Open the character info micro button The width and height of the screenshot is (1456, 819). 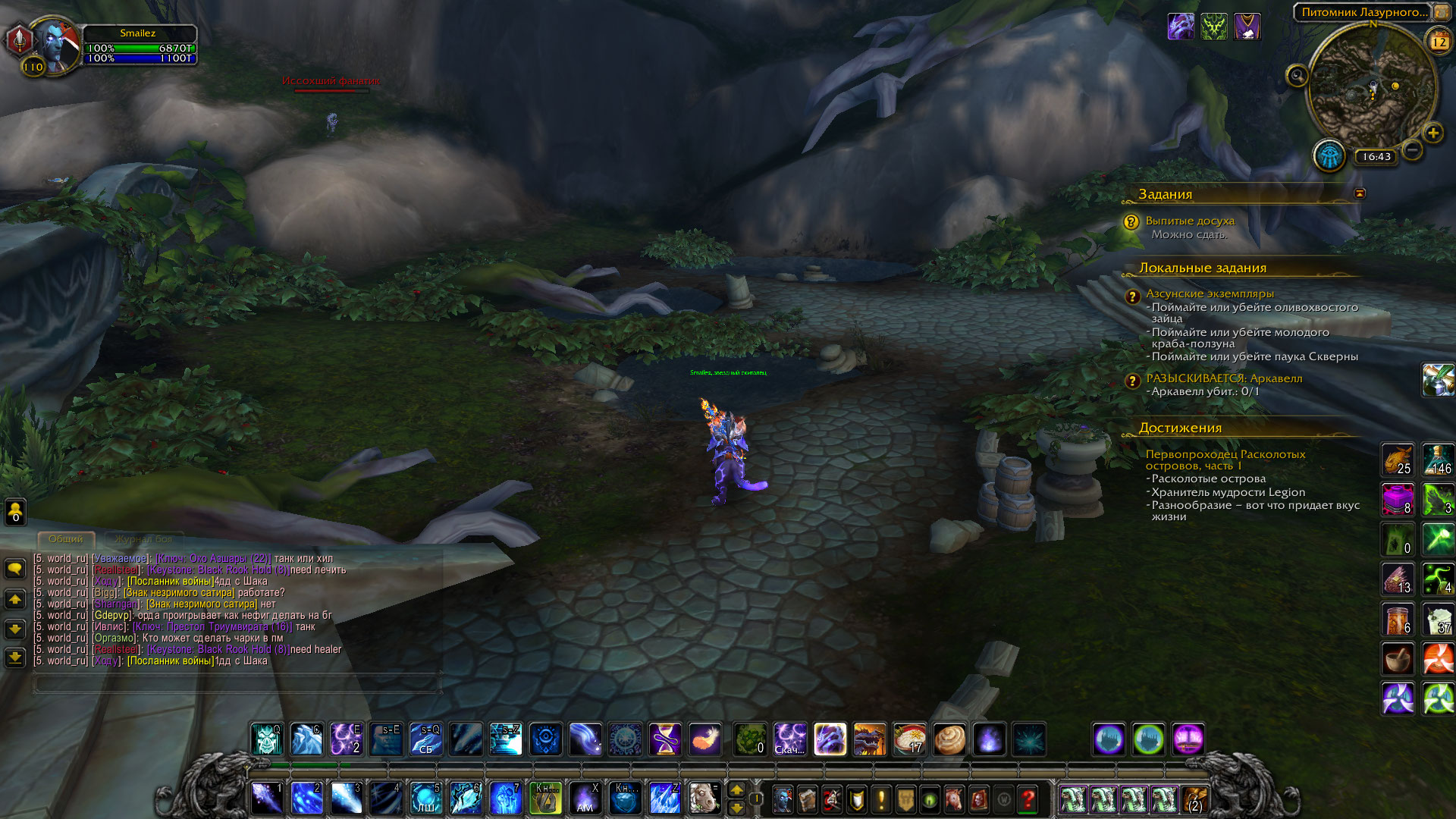click(783, 799)
